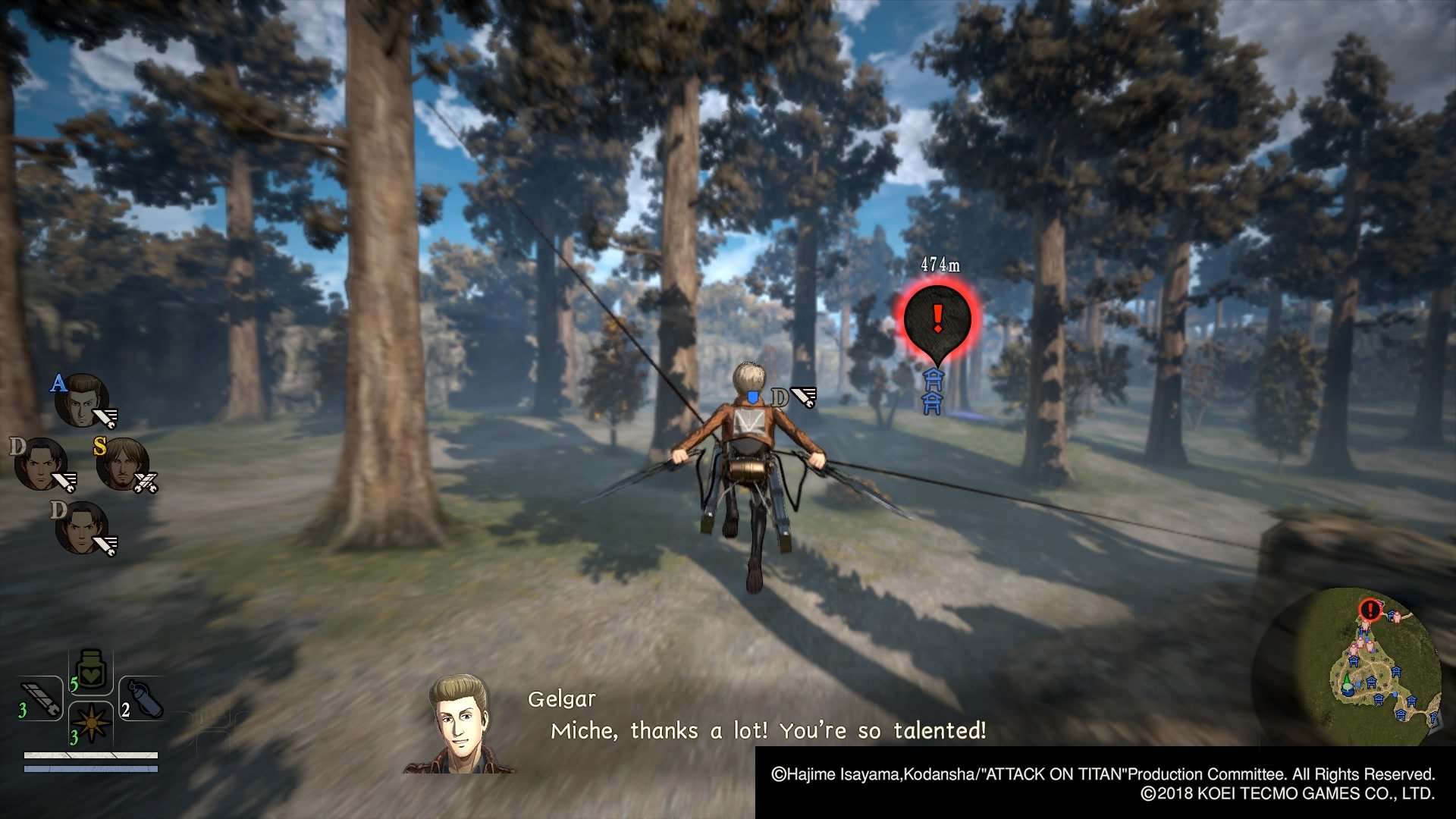The height and width of the screenshot is (819, 1456).
Task: Toggle the yellow 'S' status on Miche's portrait
Action: tap(99, 447)
